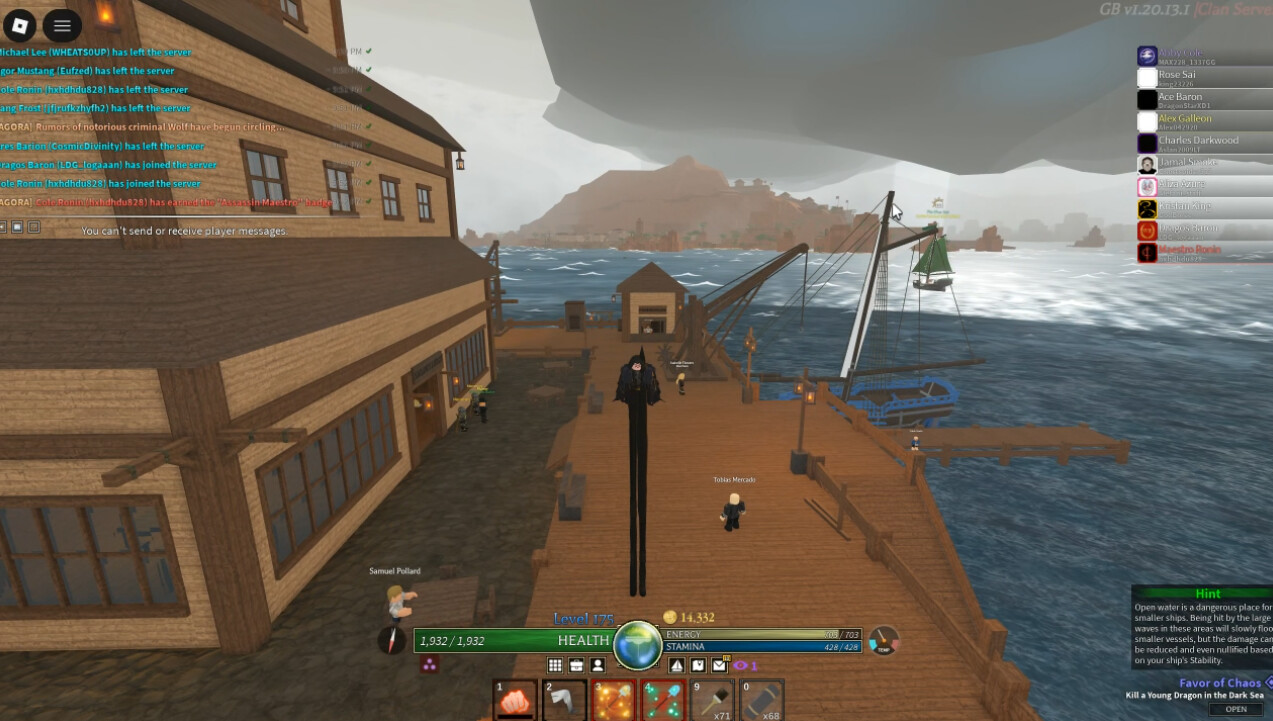1273x721 pixels.
Task: Equip the golden sparkling staff in slot 3
Action: (613, 699)
